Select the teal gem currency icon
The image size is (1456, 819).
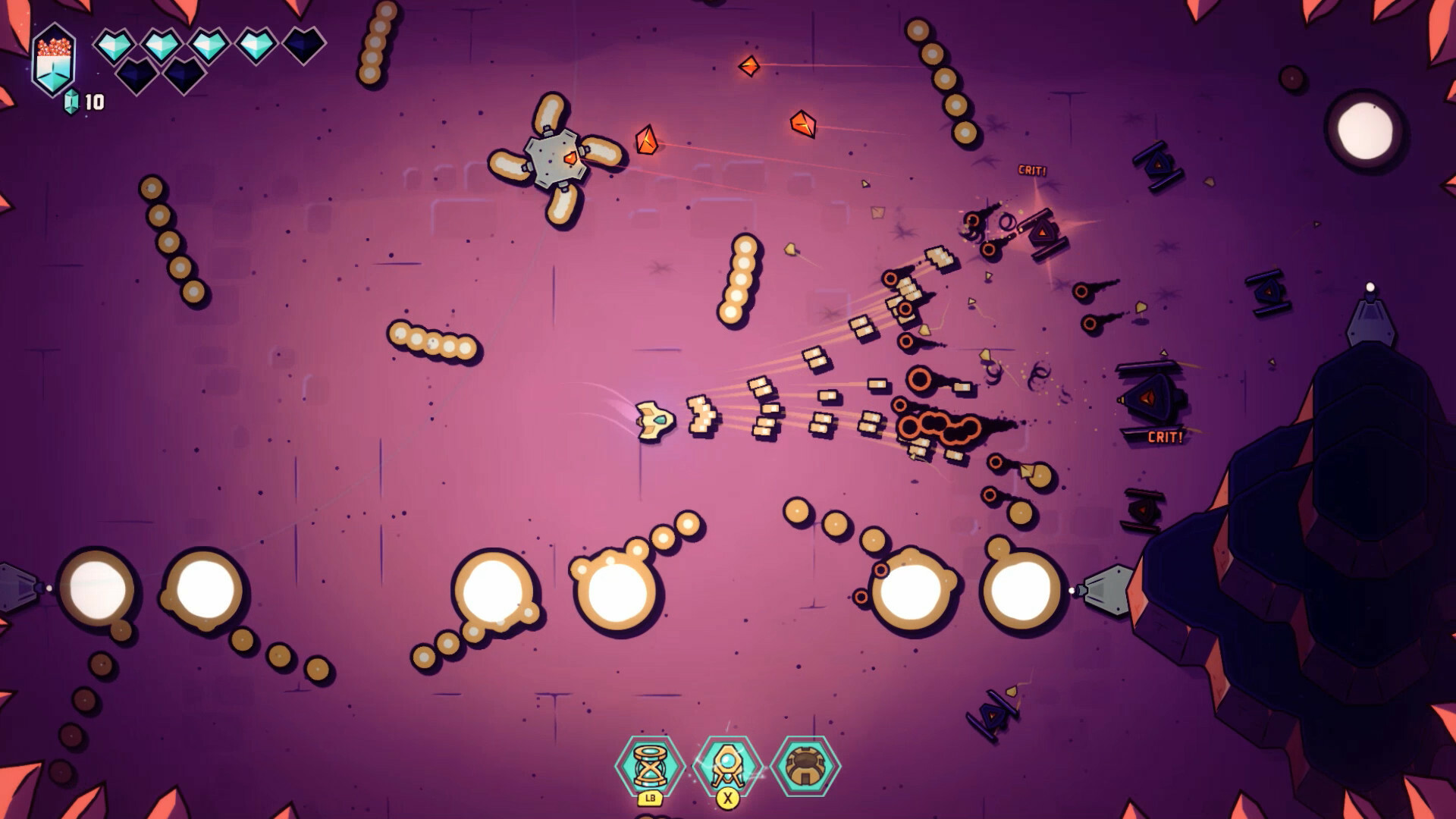[x=71, y=99]
